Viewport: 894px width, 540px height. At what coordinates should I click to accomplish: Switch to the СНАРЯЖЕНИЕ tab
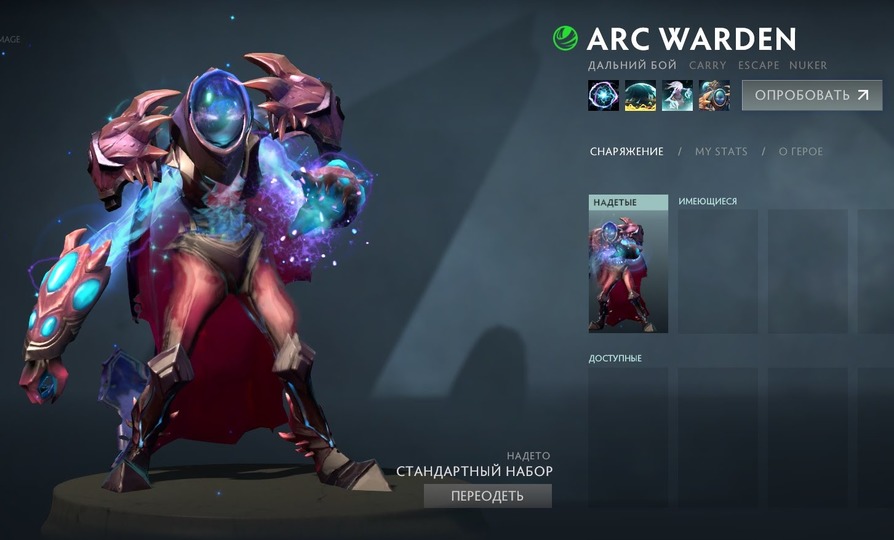(626, 152)
